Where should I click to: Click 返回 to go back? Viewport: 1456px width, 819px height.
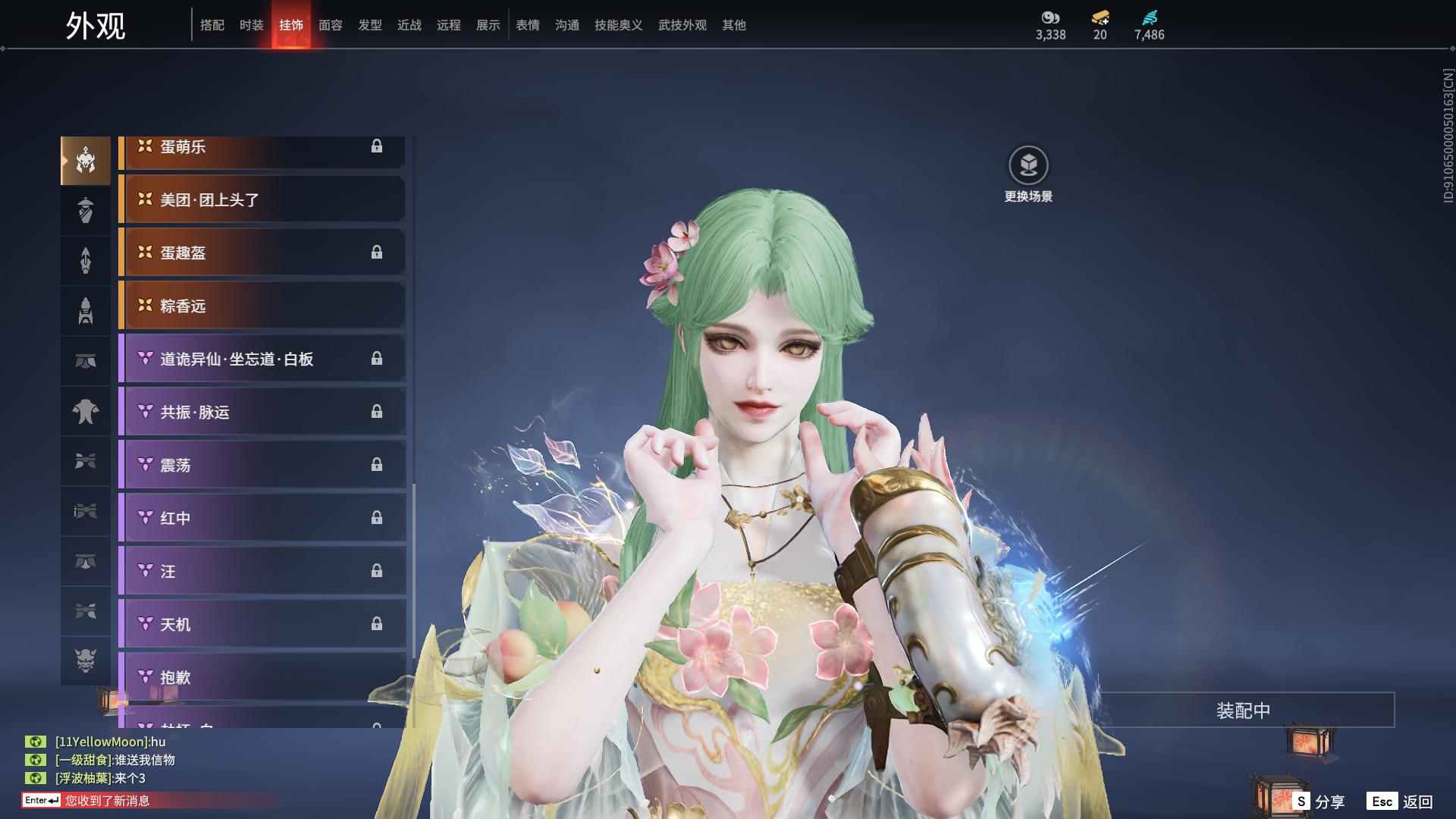pos(1400,802)
